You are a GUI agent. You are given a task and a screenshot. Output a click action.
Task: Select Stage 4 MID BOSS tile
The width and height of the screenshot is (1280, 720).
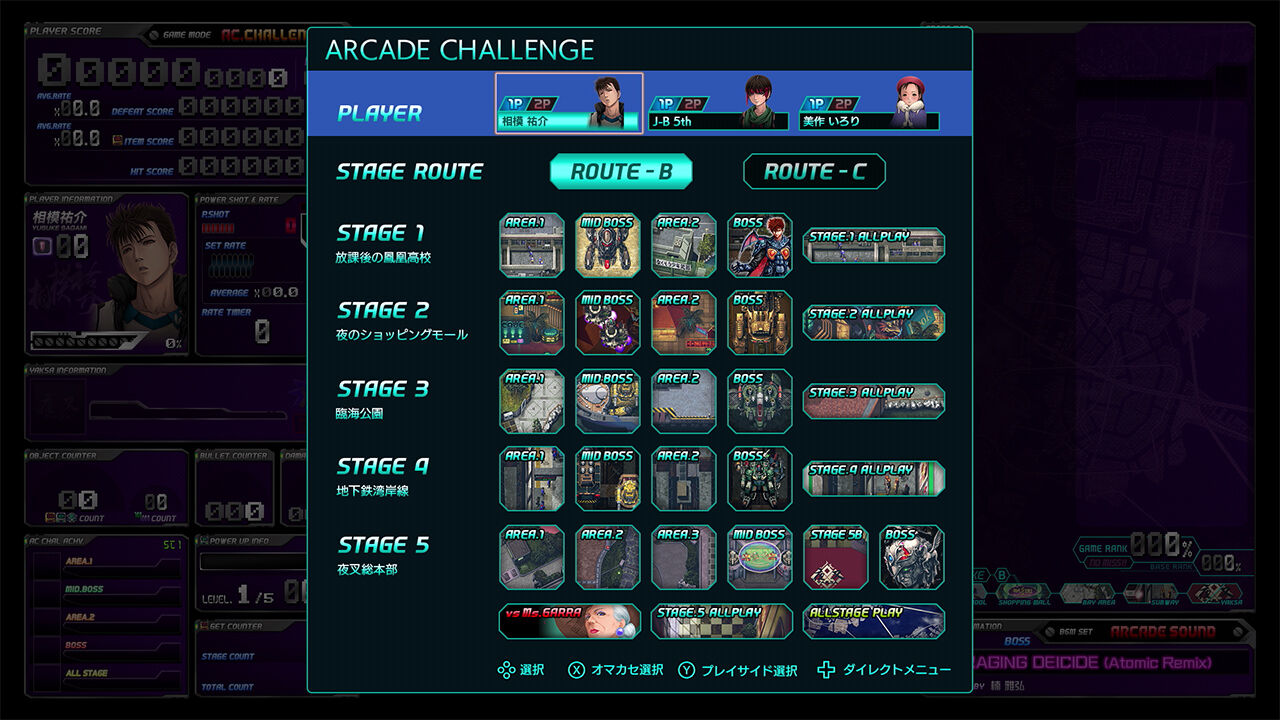[x=608, y=478]
